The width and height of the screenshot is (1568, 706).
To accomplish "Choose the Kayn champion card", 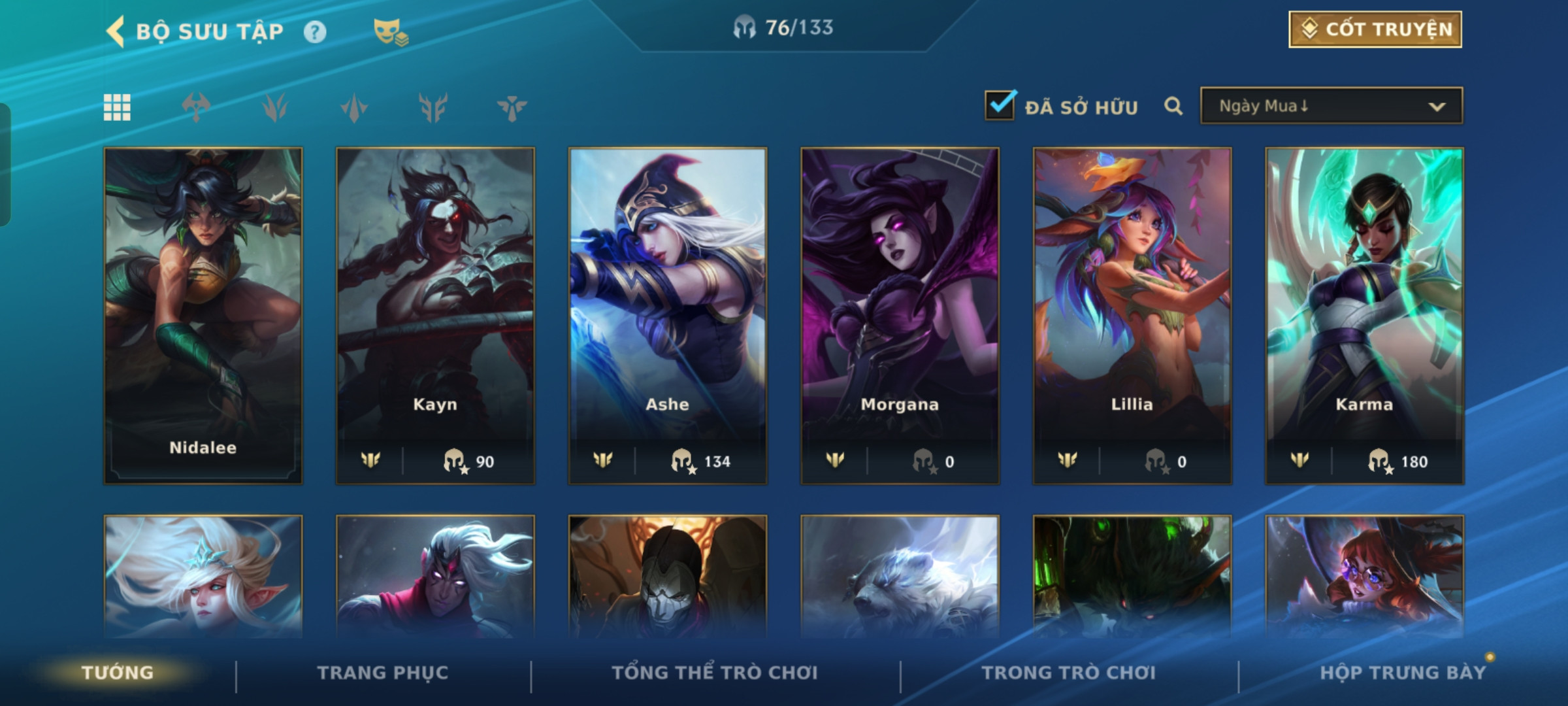I will click(x=435, y=315).
